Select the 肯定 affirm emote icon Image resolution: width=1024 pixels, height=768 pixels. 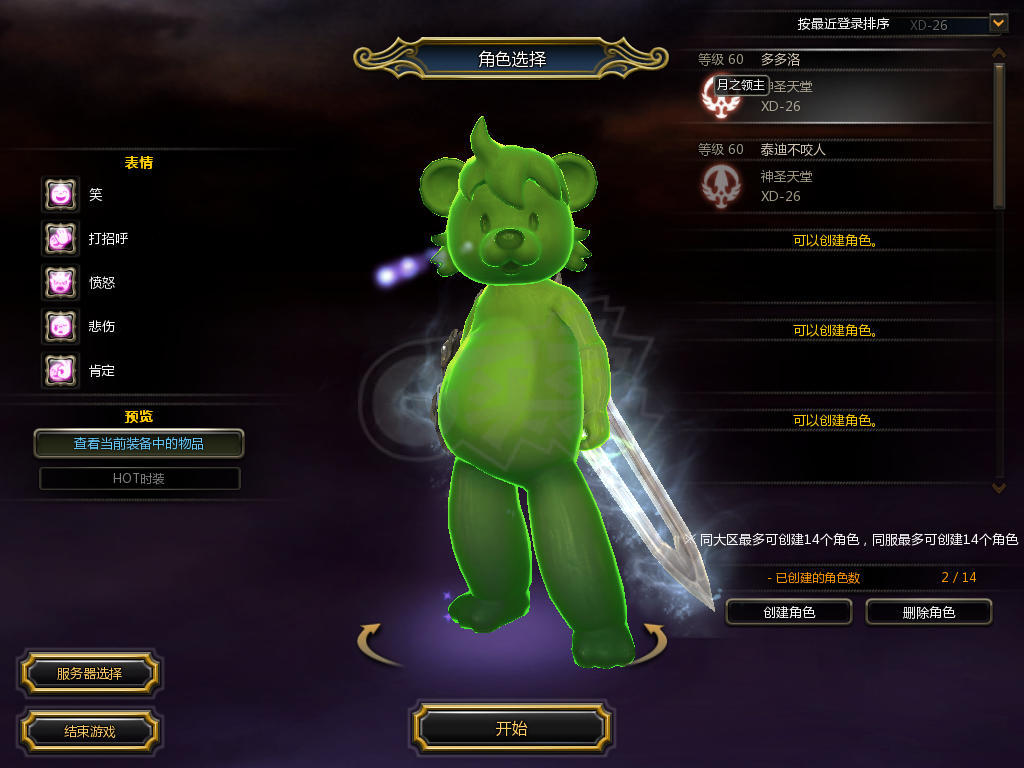click(x=60, y=371)
